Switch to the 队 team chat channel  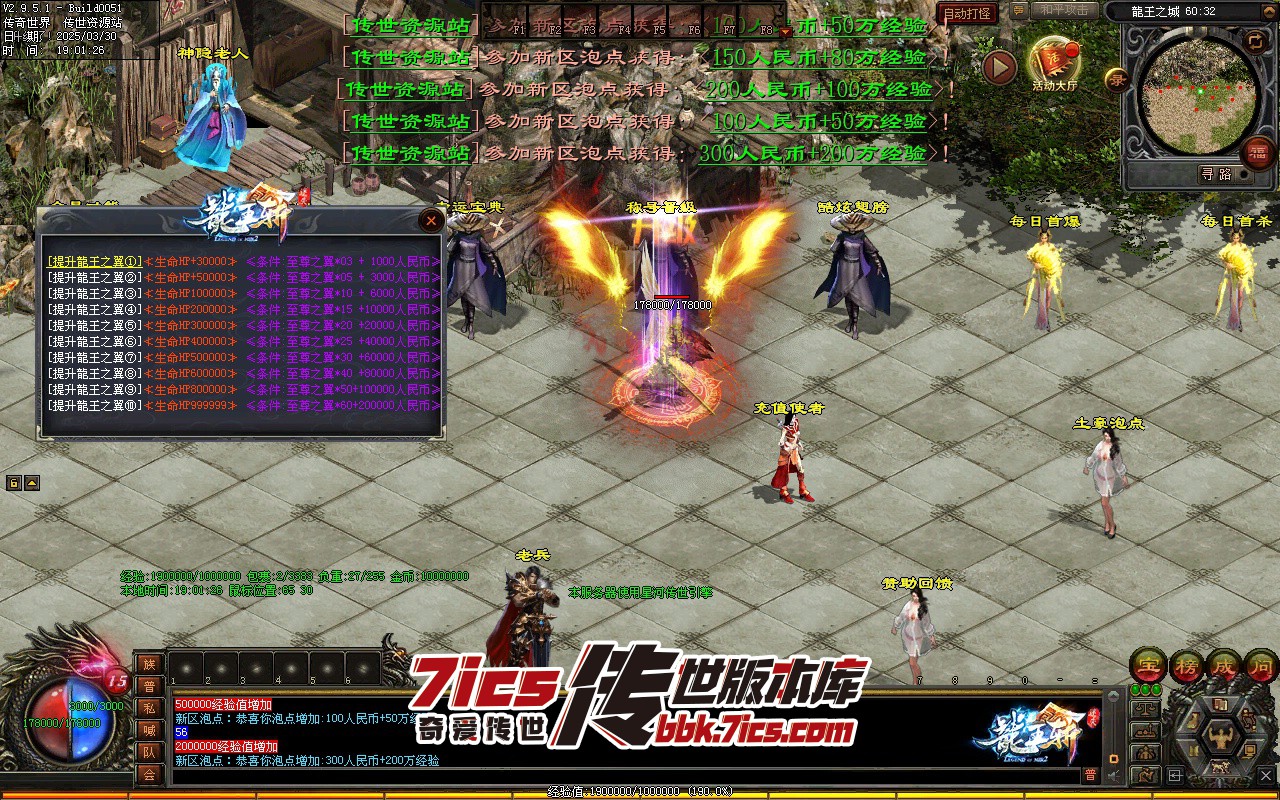click(149, 751)
